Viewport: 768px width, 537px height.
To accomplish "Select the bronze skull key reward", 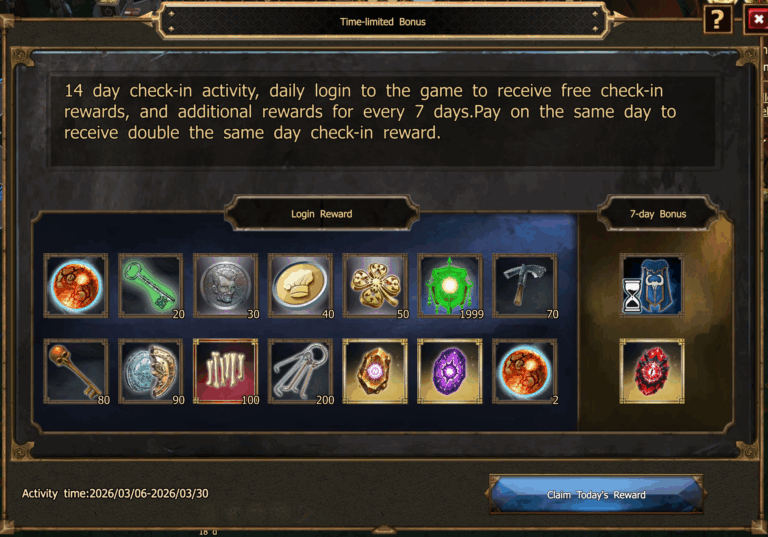I will [76, 371].
